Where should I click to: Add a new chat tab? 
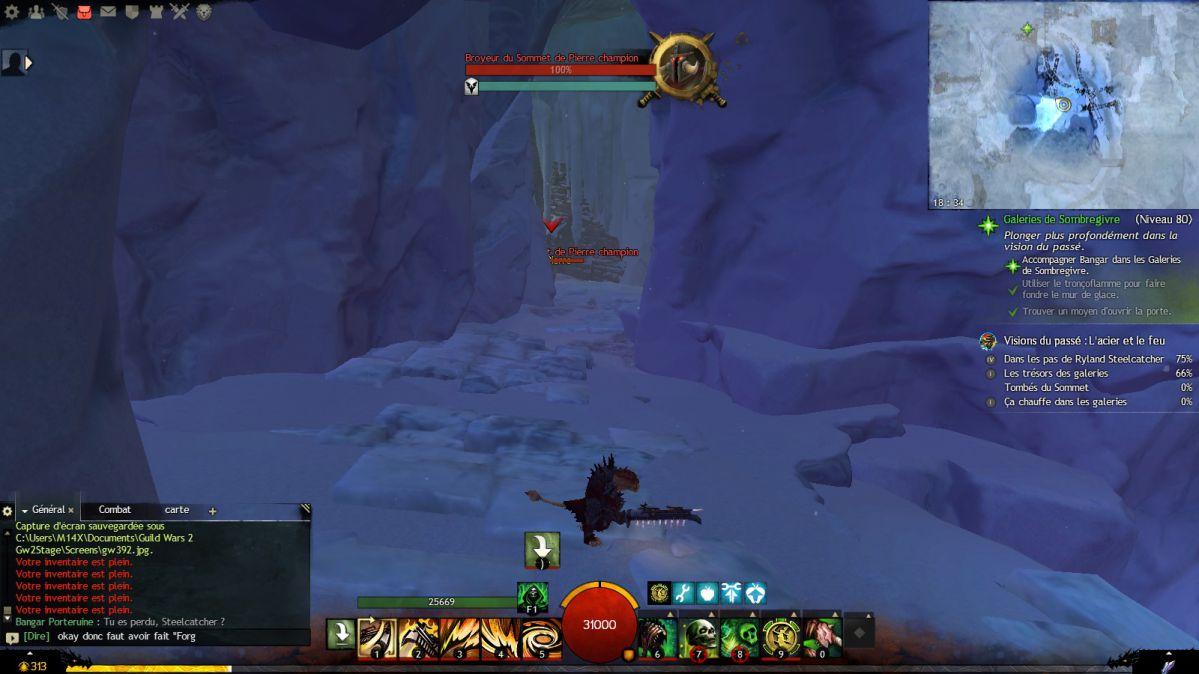point(212,511)
